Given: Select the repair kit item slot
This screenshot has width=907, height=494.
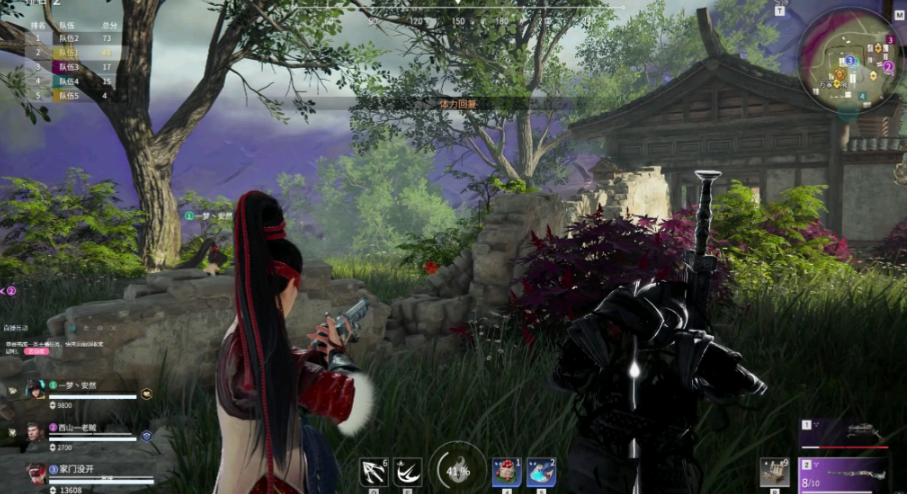Looking at the screenshot, I should click(774, 472).
